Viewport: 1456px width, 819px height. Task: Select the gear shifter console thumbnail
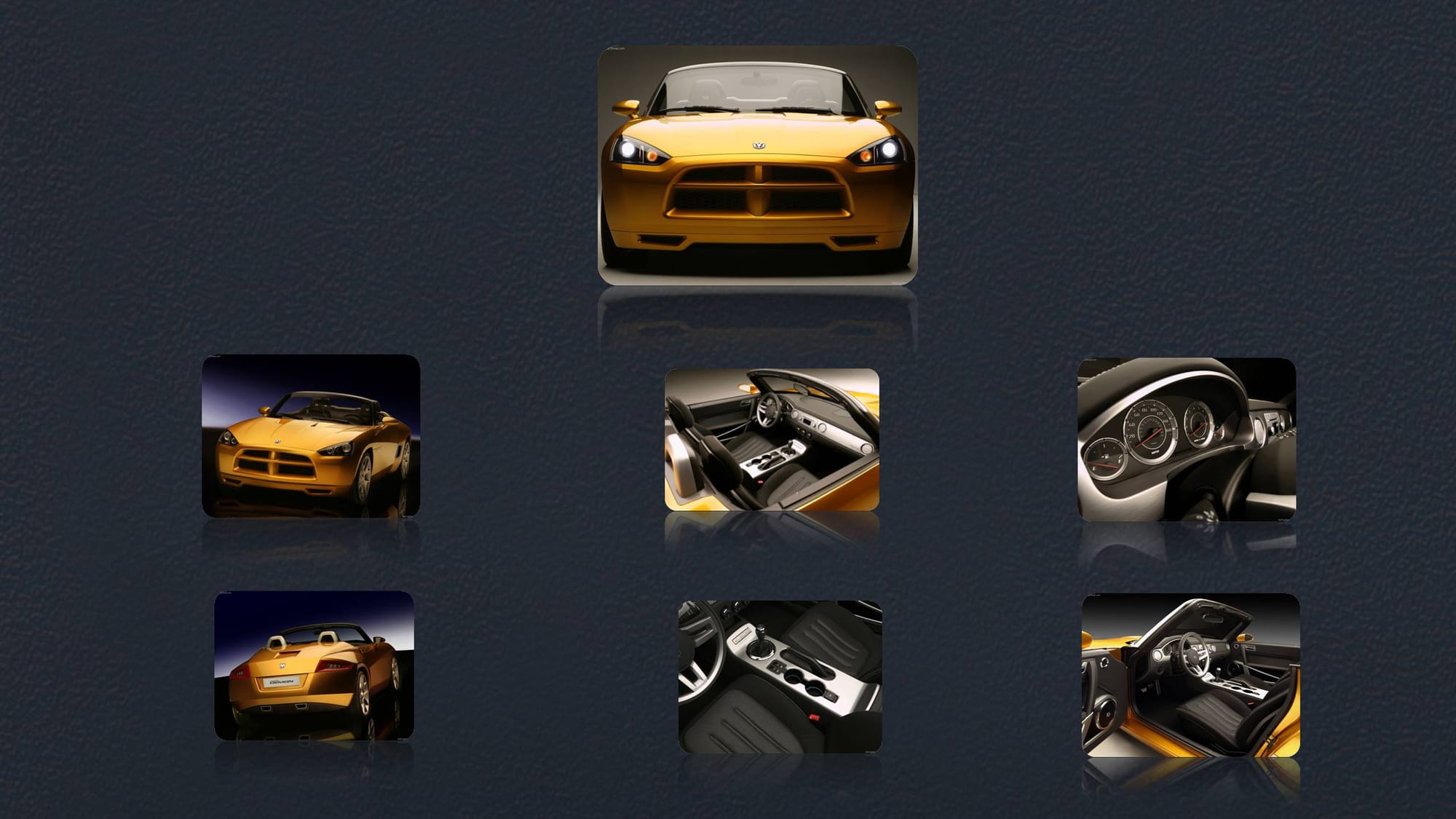pyautogui.click(x=780, y=676)
